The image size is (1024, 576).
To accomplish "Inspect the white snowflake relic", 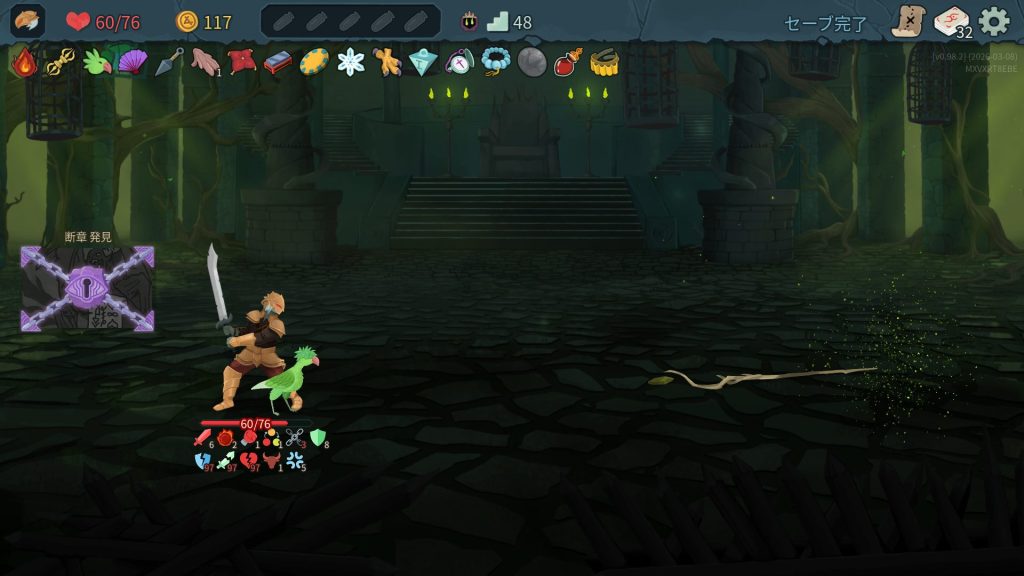I will [351, 62].
